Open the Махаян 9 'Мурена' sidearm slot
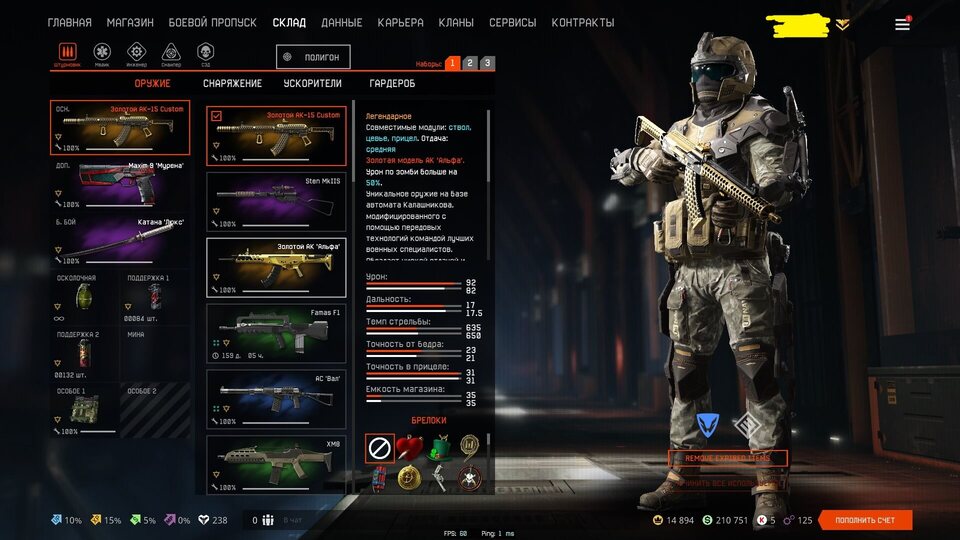Viewport: 960px width, 540px height. tap(120, 184)
